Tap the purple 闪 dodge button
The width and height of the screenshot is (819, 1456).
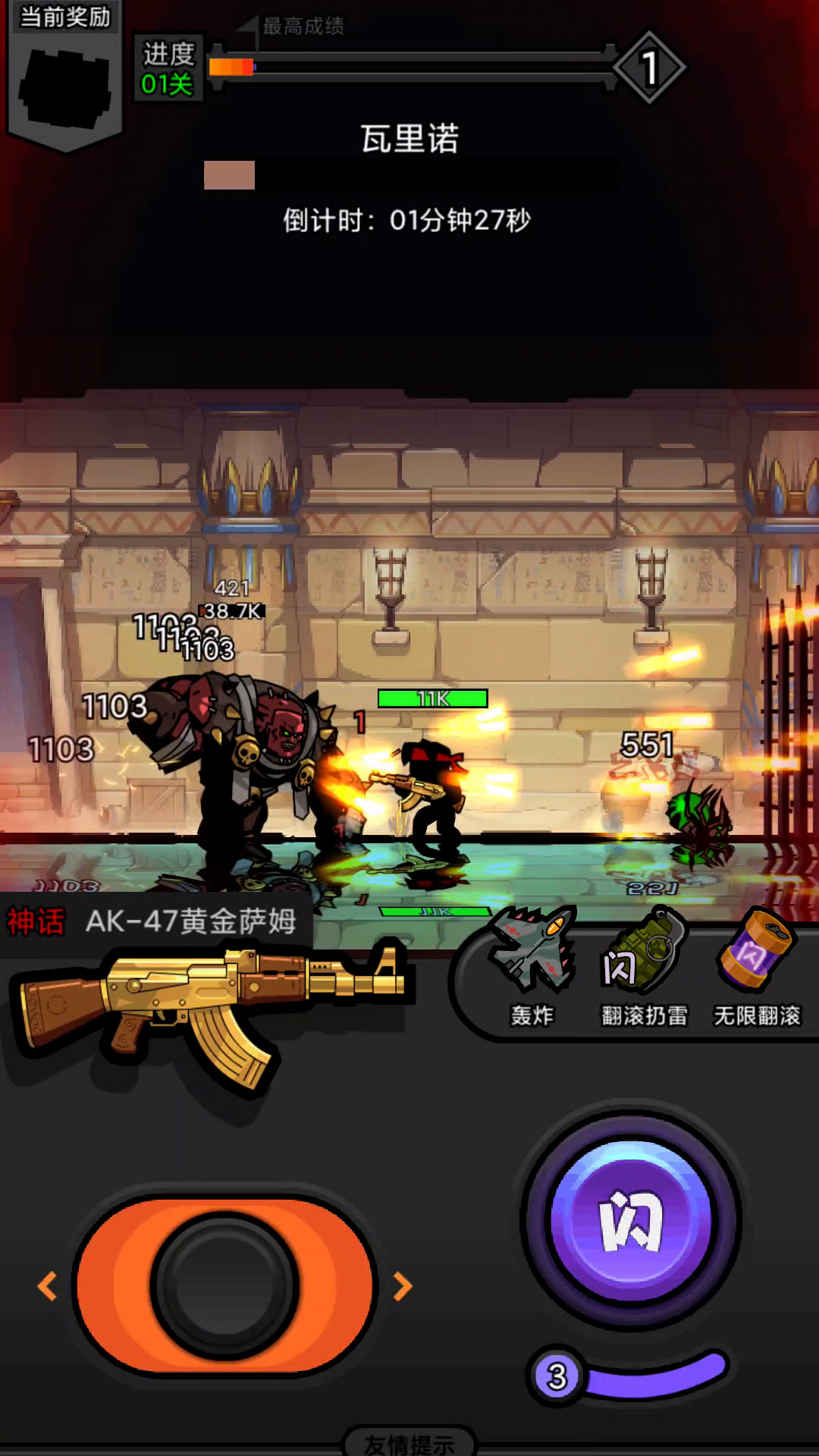tap(631, 1220)
